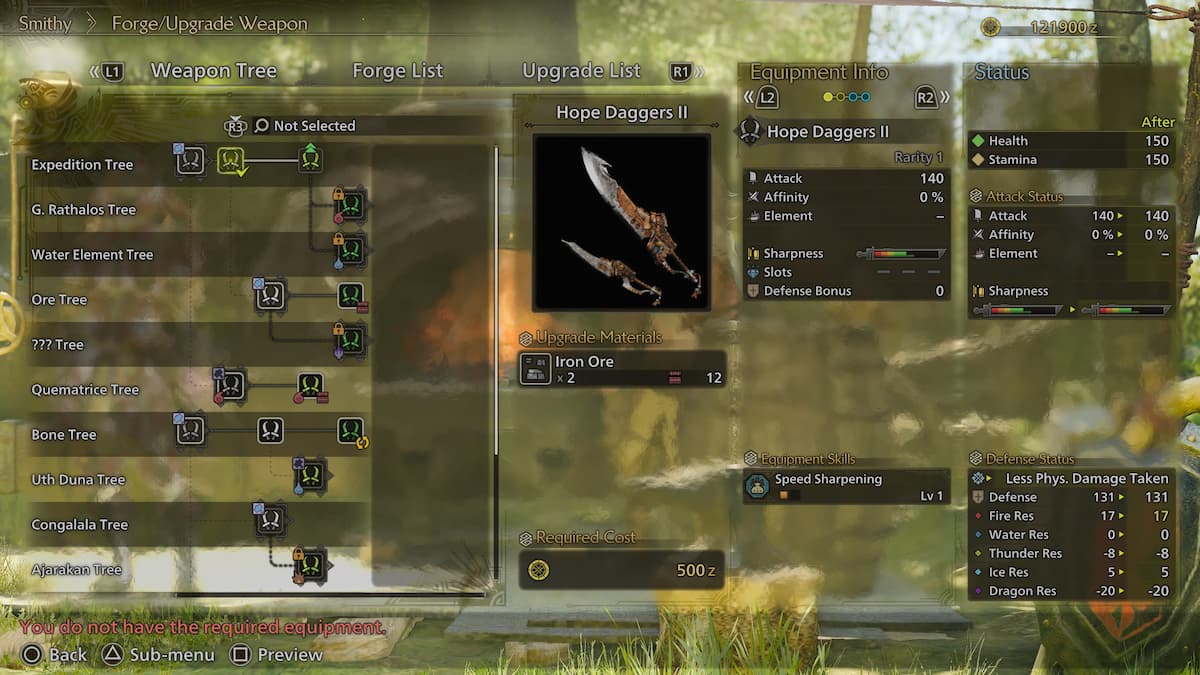Choose the G. Rathalos Tree row
This screenshot has width=1200, height=675.
point(83,210)
